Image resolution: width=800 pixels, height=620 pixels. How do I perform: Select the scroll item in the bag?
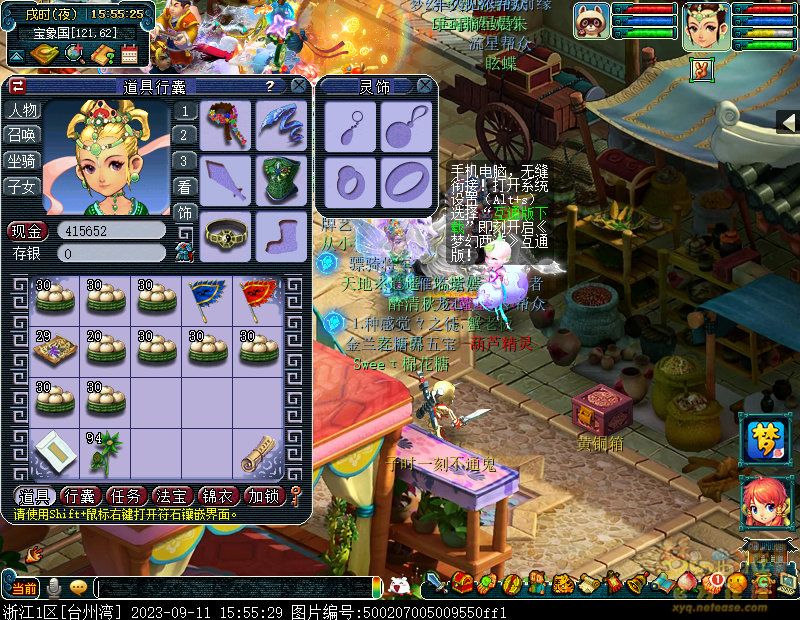click(x=257, y=453)
